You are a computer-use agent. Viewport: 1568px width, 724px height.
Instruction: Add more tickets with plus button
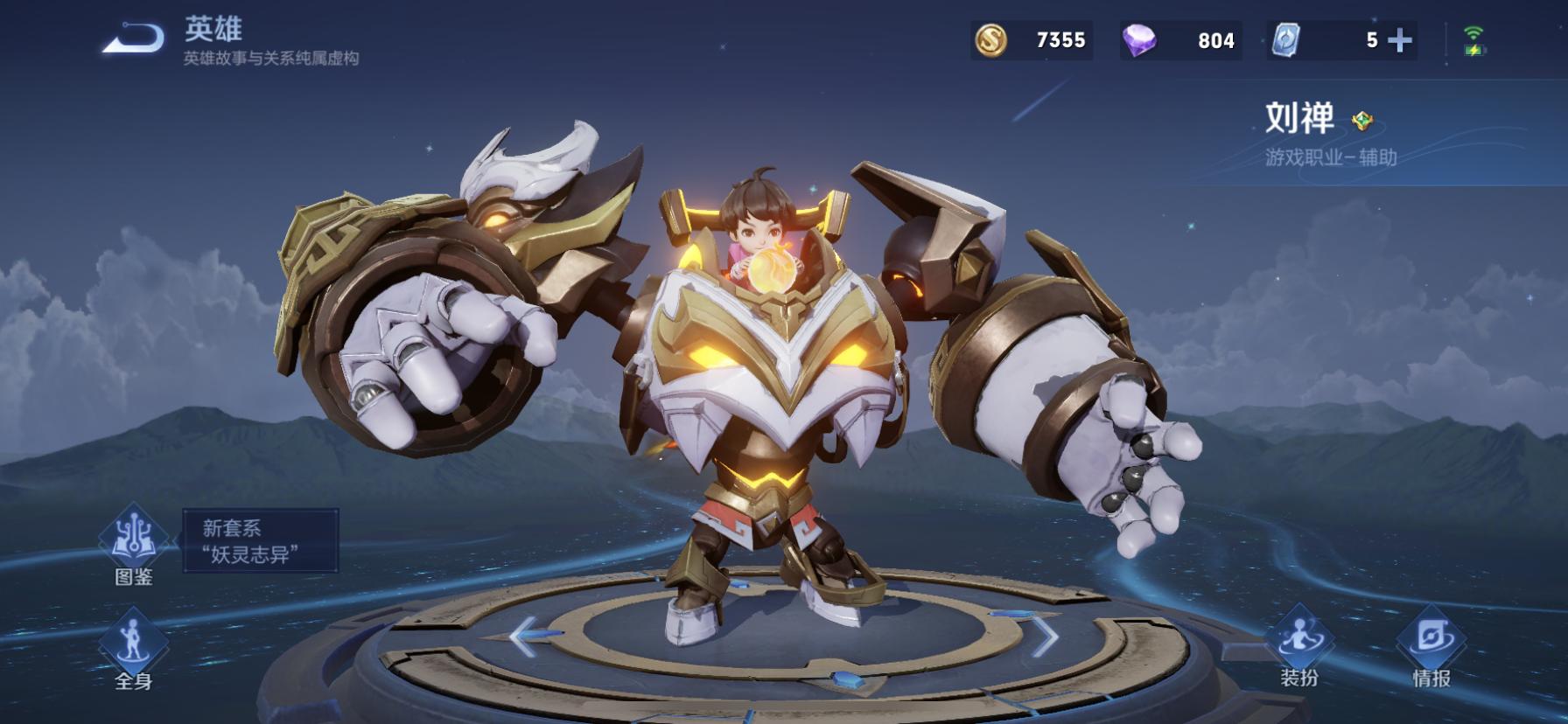point(1400,40)
